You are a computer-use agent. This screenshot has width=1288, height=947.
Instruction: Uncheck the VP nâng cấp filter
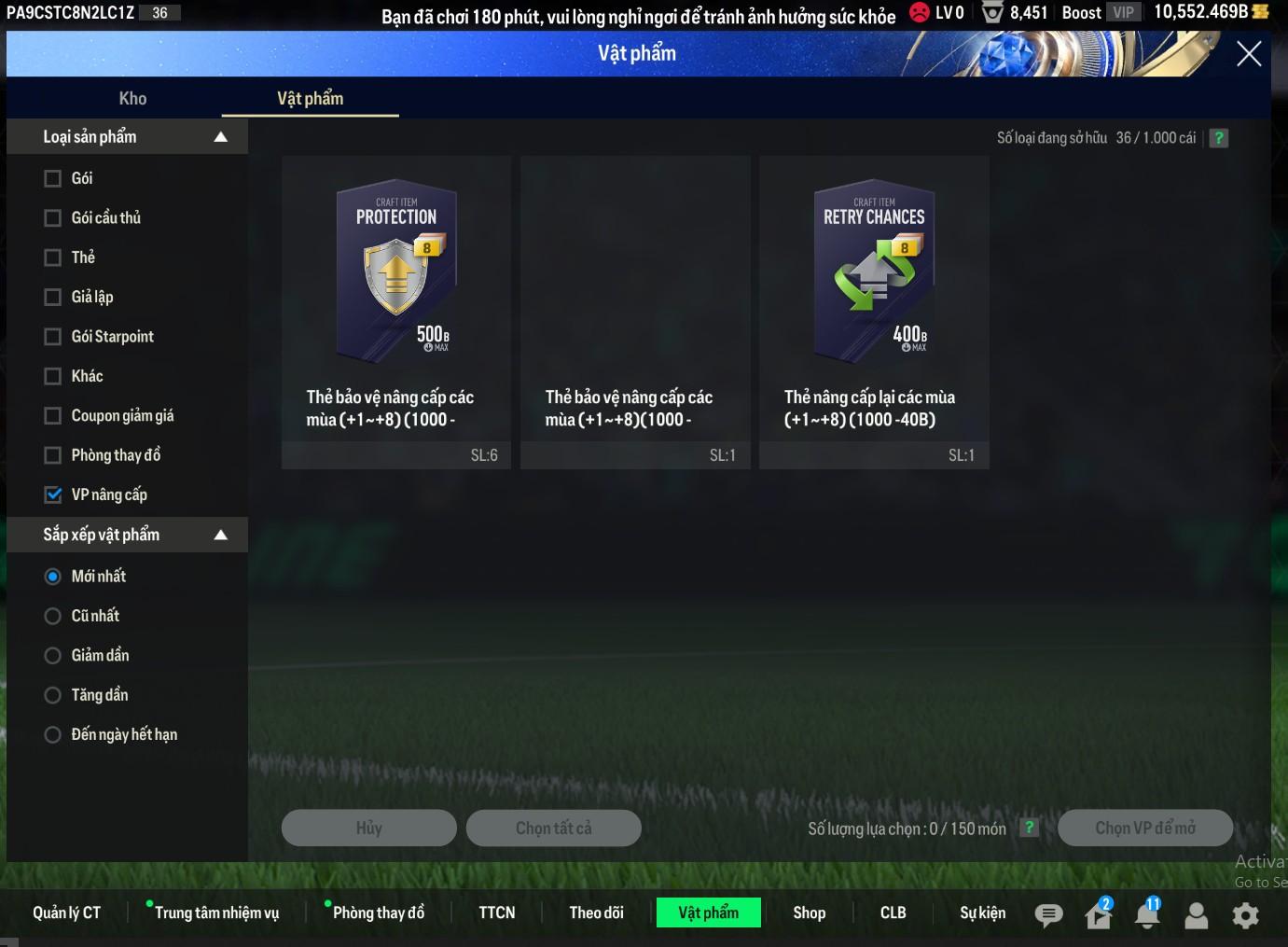point(53,495)
